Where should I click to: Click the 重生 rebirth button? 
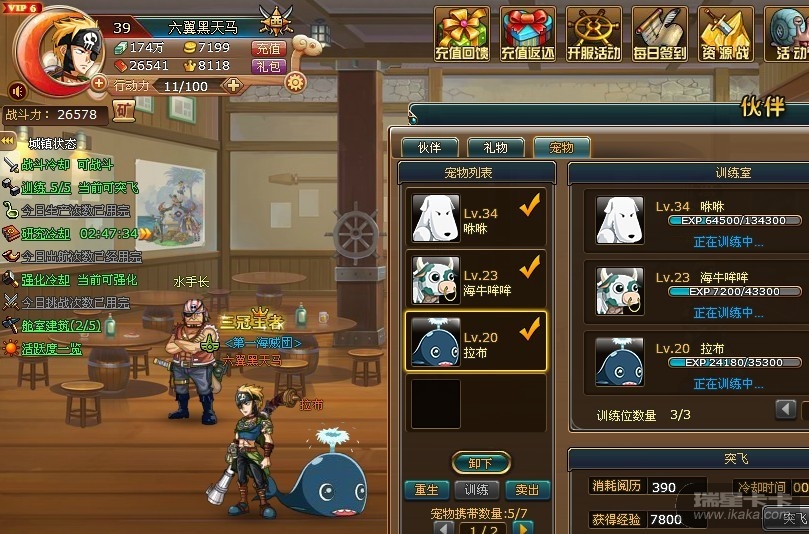tap(426, 490)
